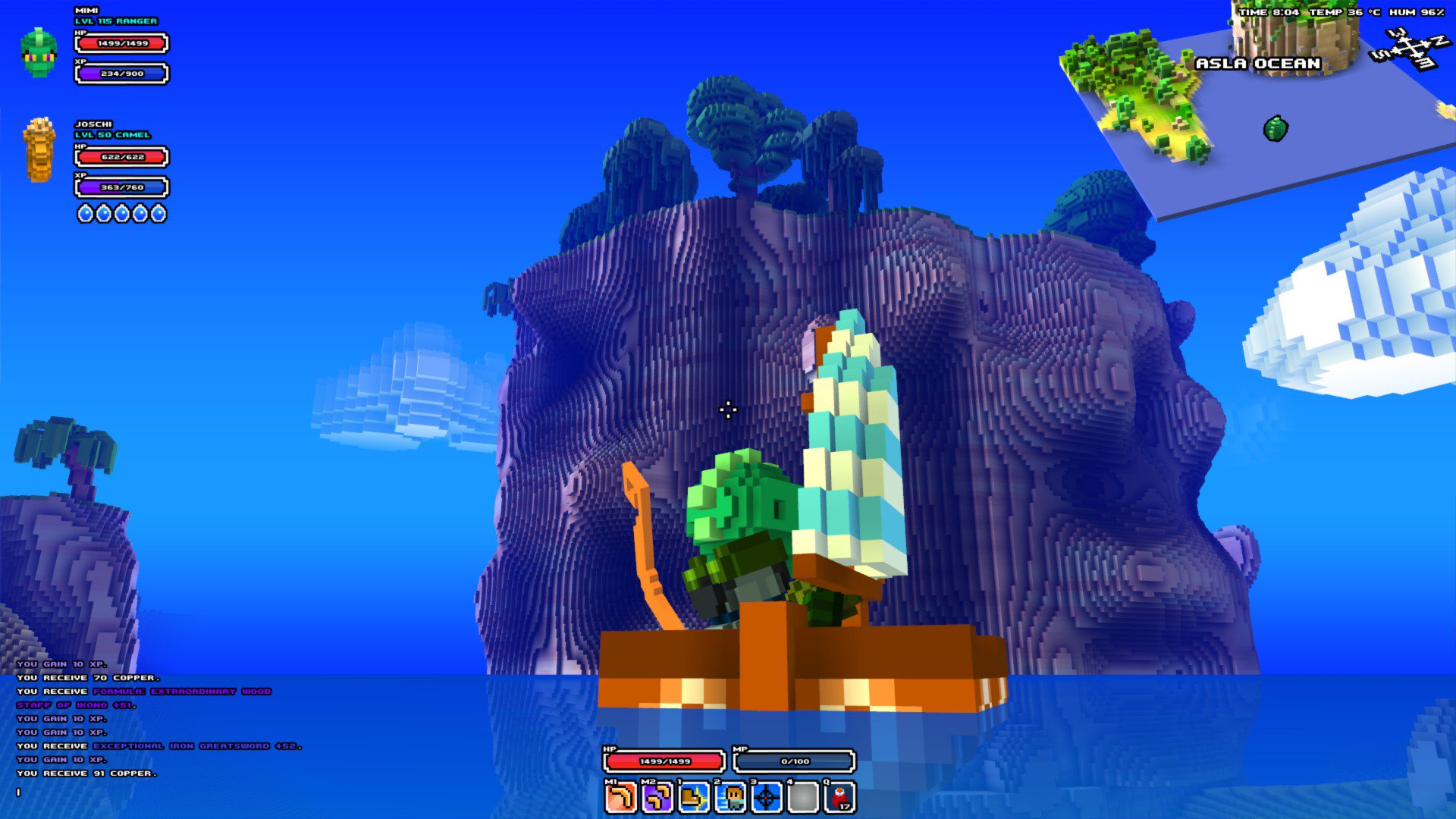
Task: Select the crosshair aim ability
Action: 767,798
